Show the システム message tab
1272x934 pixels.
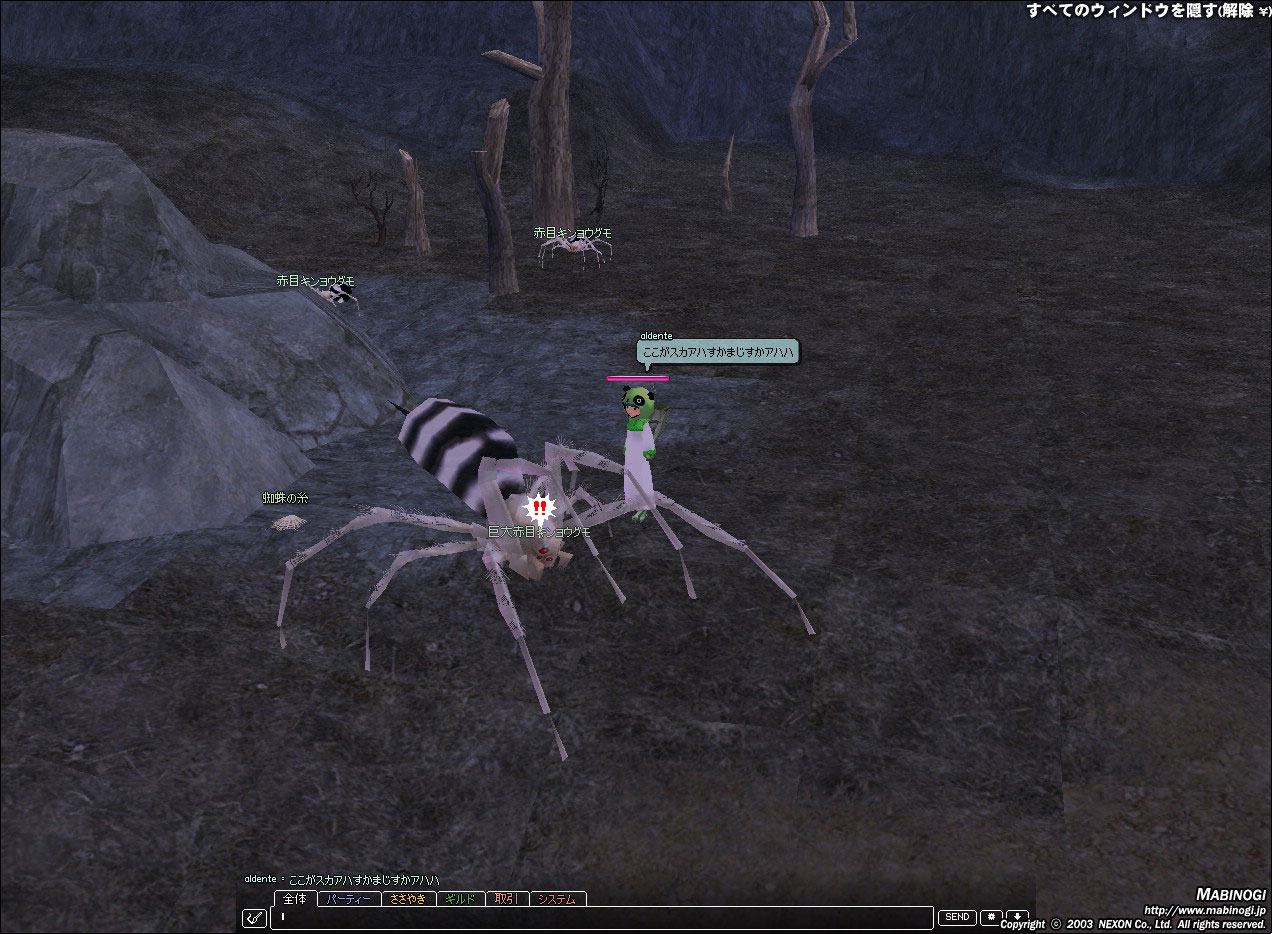[x=557, y=899]
